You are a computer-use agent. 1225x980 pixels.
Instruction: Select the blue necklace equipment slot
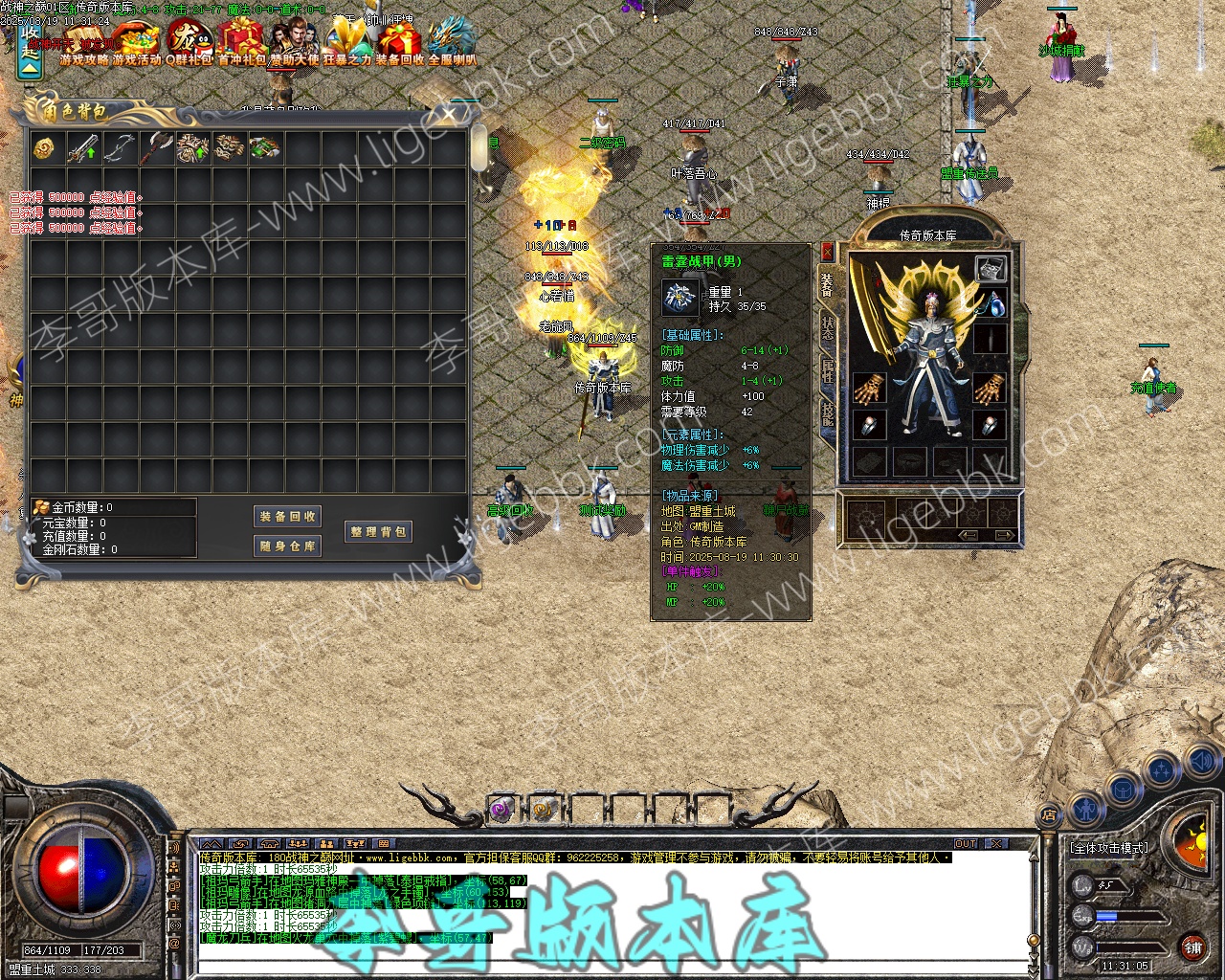pos(991,304)
